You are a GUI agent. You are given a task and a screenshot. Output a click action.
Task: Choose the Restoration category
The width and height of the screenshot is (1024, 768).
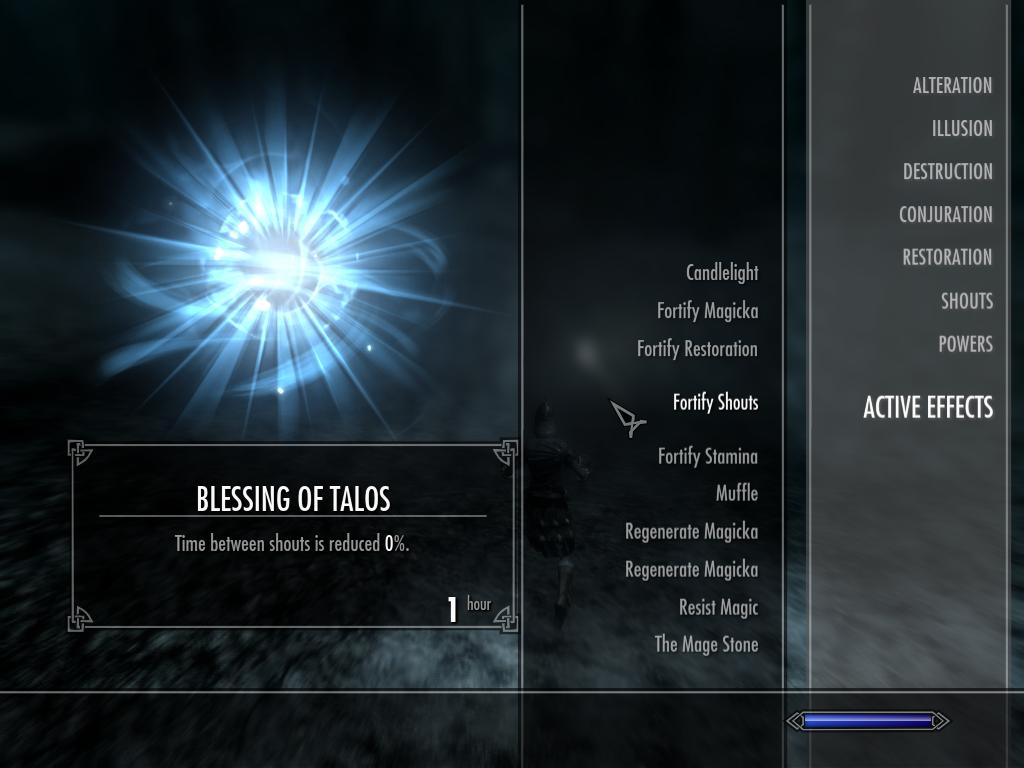pyautogui.click(x=947, y=258)
